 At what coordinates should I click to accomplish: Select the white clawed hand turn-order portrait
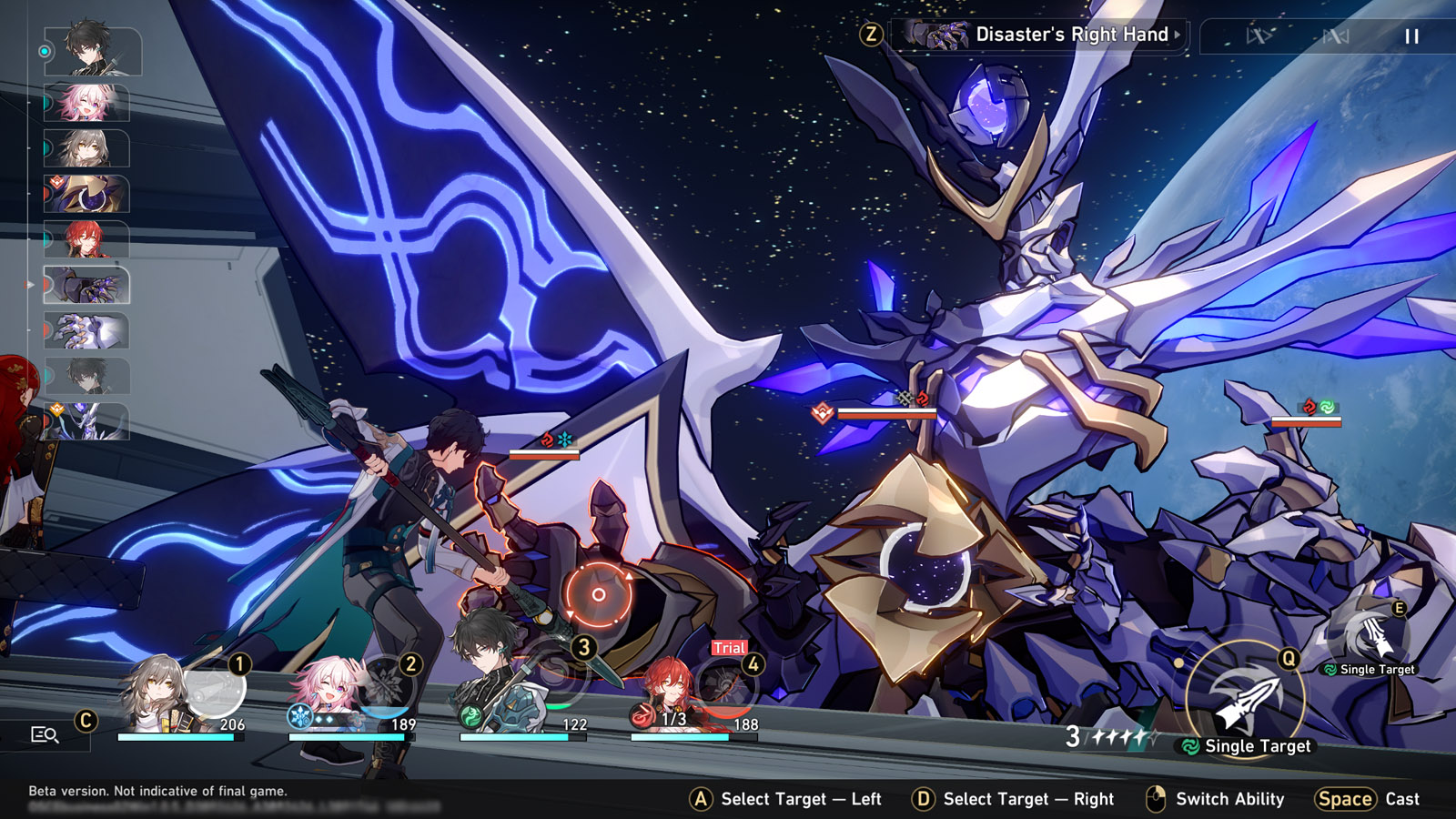86,330
